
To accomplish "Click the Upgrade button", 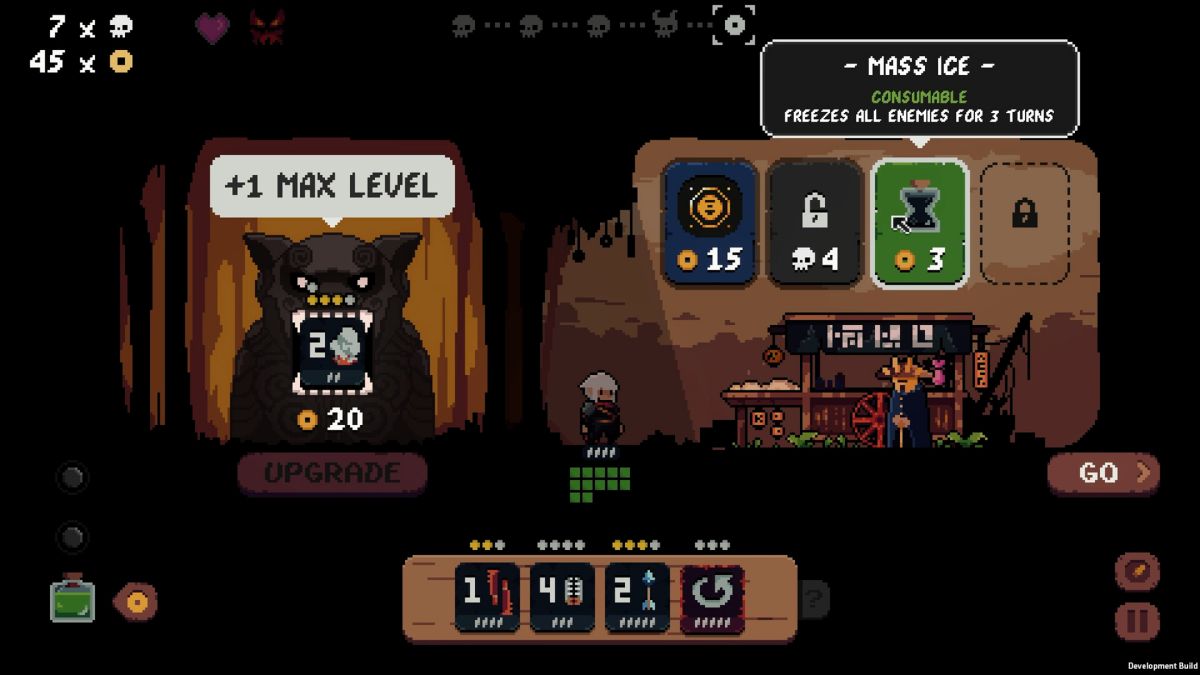I will pyautogui.click(x=332, y=473).
